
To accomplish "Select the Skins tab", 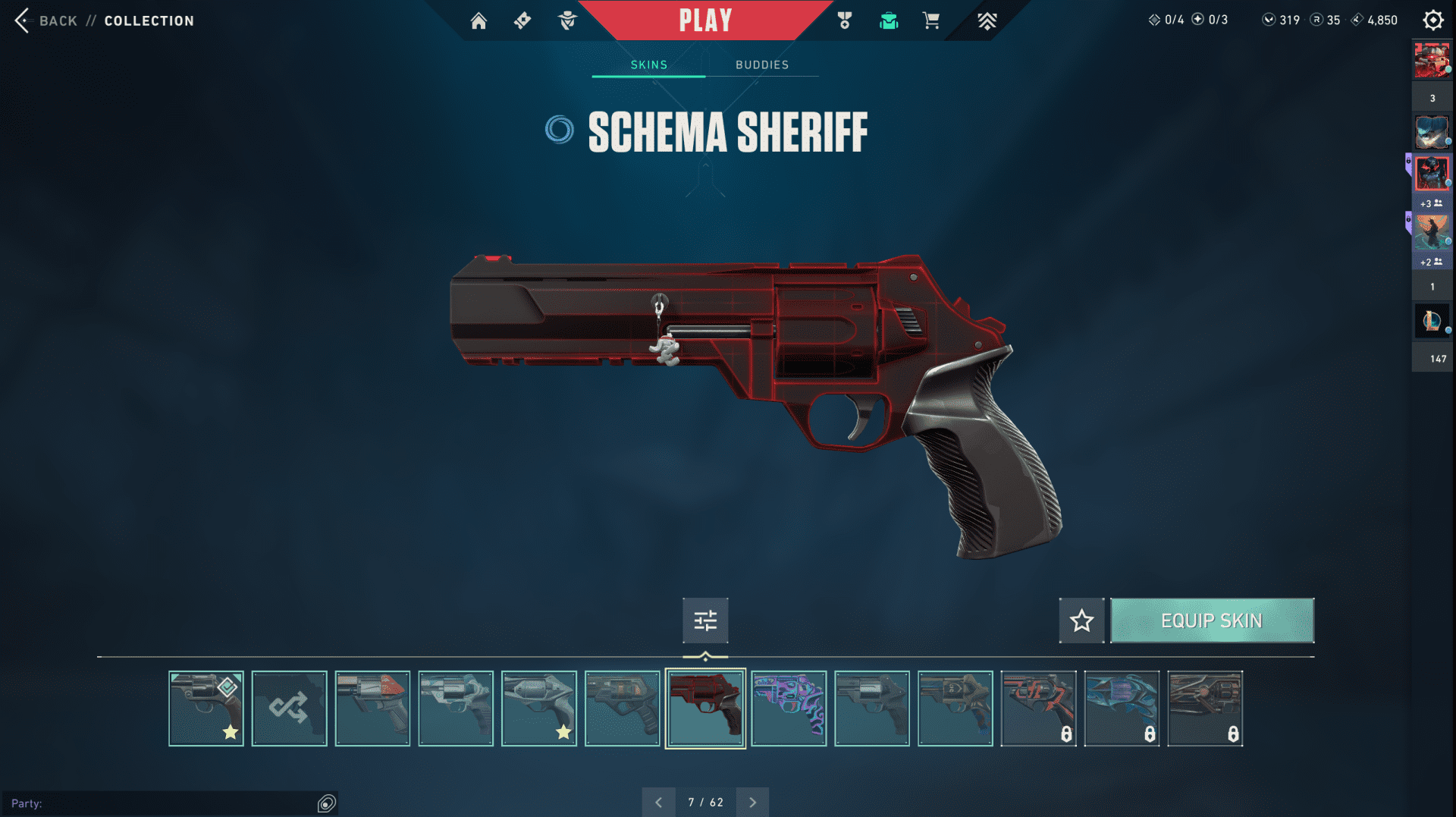I will [x=649, y=64].
